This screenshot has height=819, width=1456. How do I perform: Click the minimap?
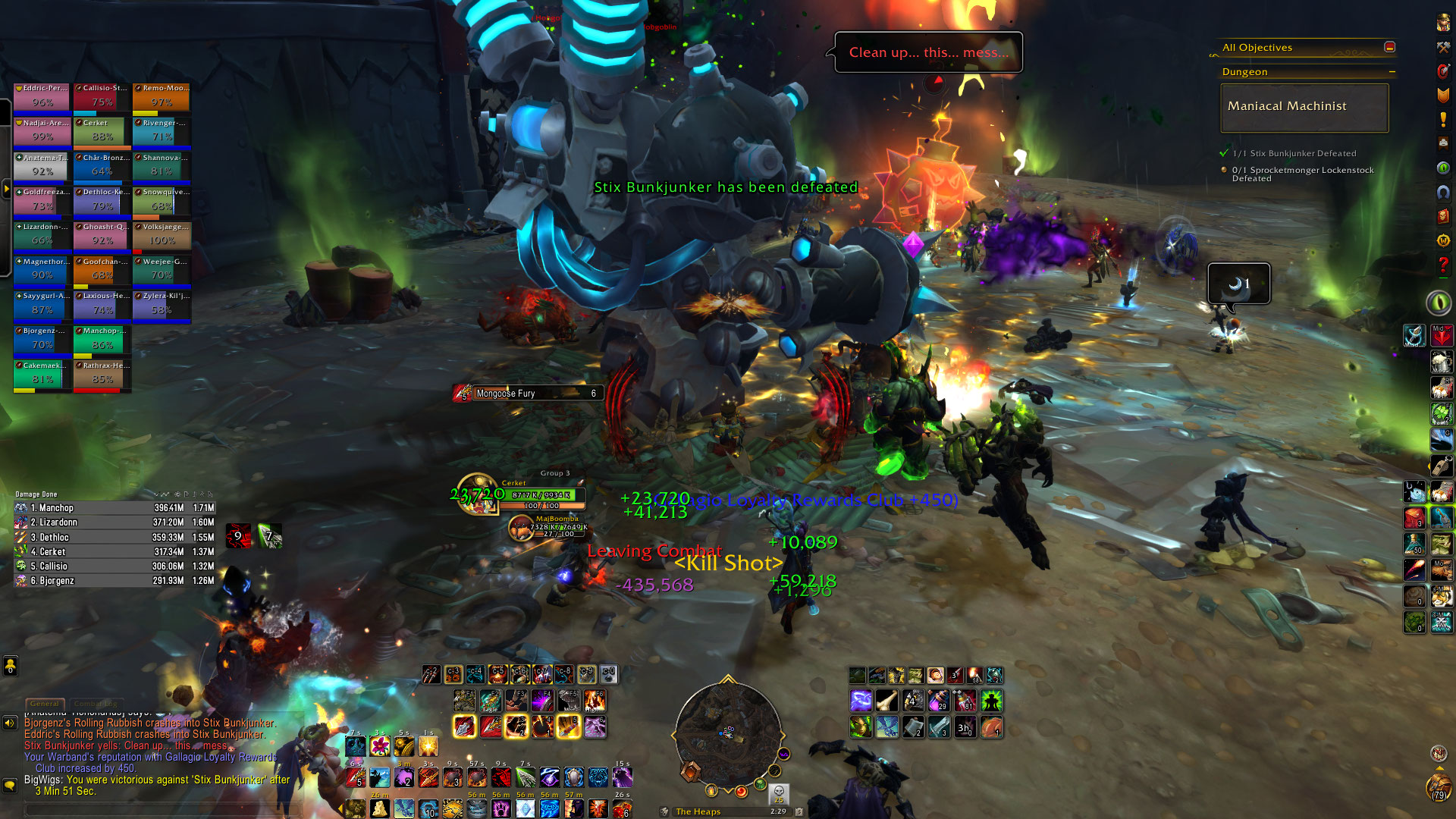(x=727, y=733)
